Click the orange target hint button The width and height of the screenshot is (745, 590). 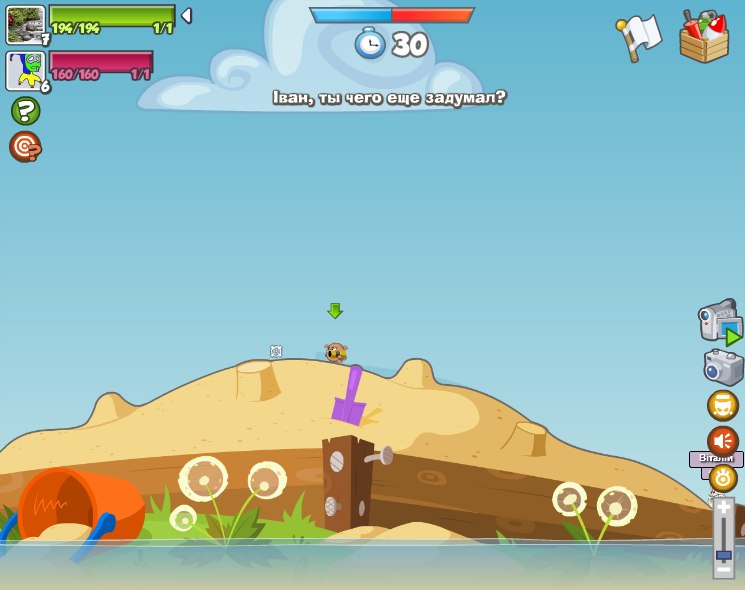tap(25, 147)
